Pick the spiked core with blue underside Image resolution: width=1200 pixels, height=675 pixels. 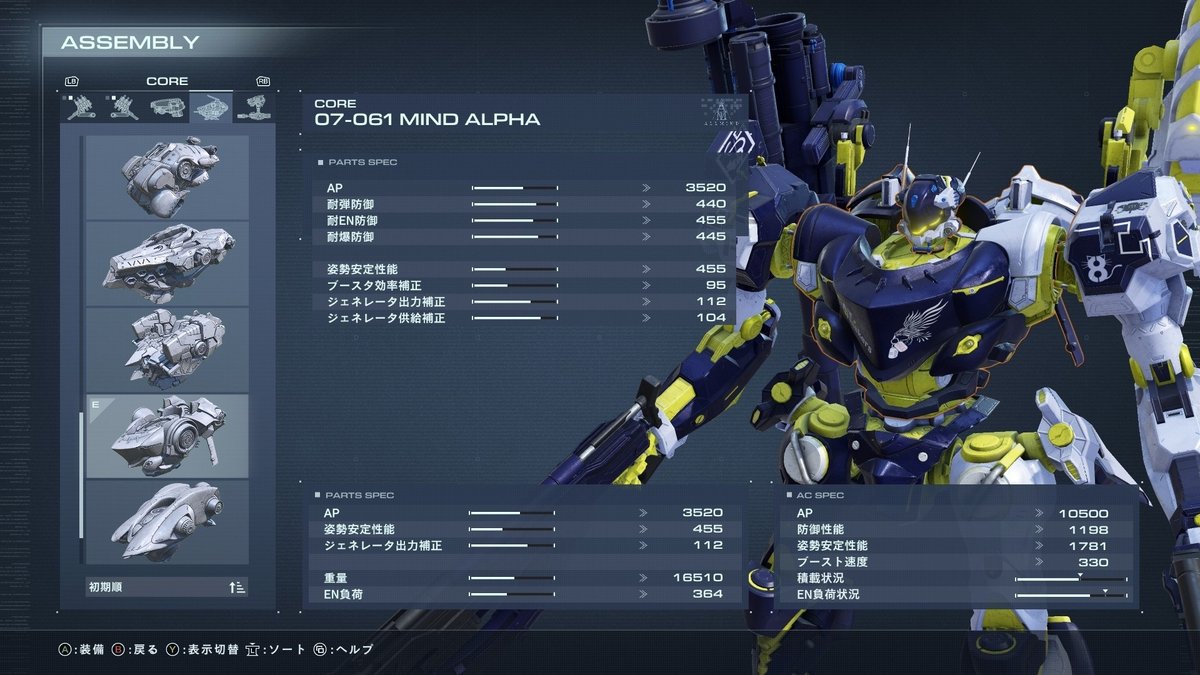(x=167, y=349)
